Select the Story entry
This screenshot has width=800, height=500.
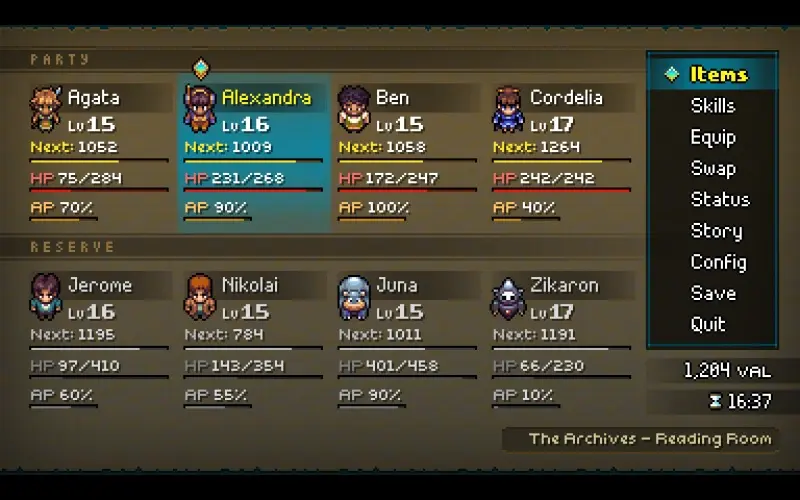coord(716,231)
